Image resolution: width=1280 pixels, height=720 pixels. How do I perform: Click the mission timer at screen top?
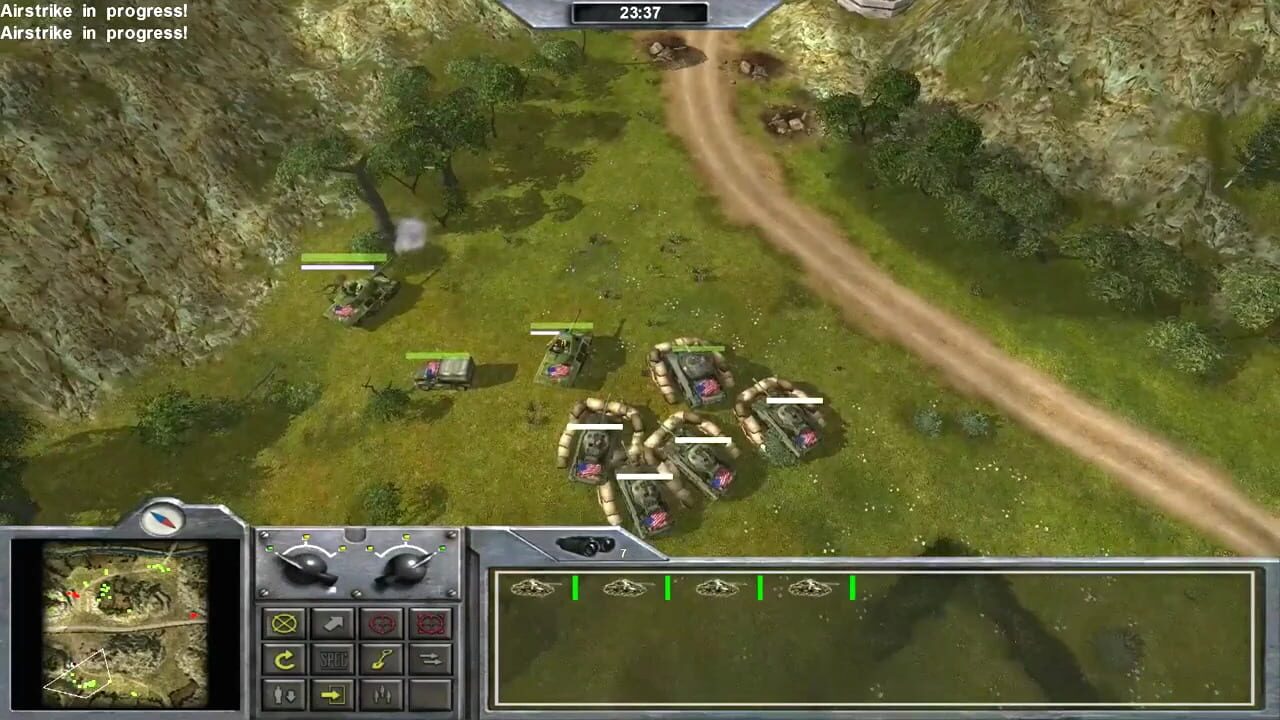point(640,13)
